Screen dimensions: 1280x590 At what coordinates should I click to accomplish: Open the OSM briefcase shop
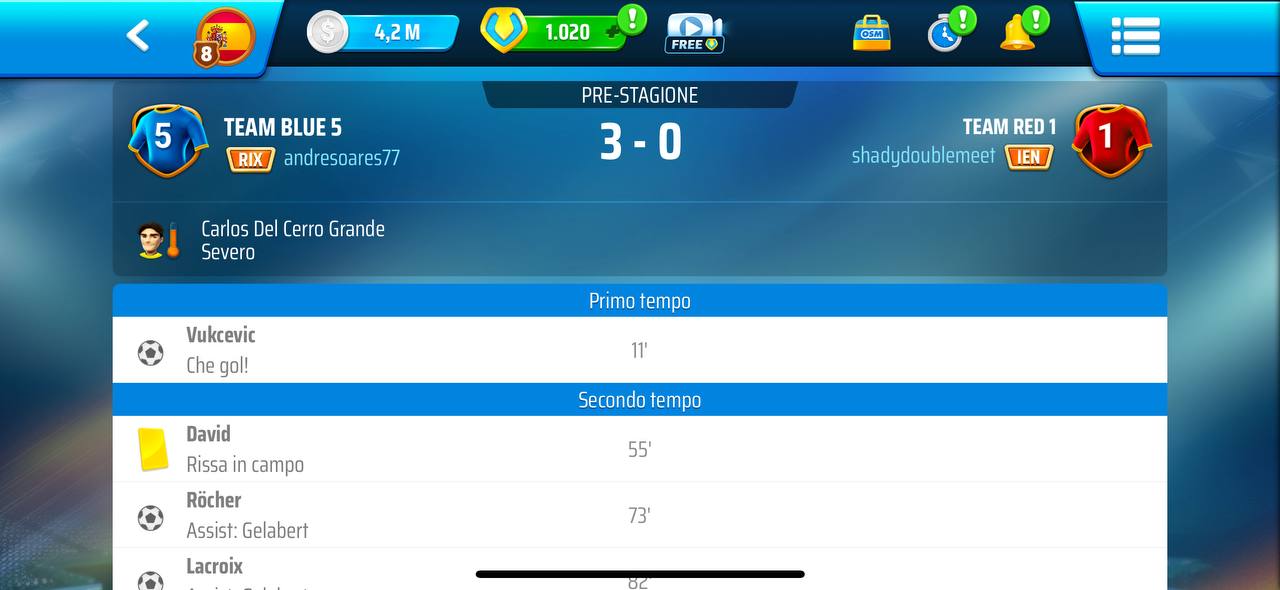(x=871, y=33)
